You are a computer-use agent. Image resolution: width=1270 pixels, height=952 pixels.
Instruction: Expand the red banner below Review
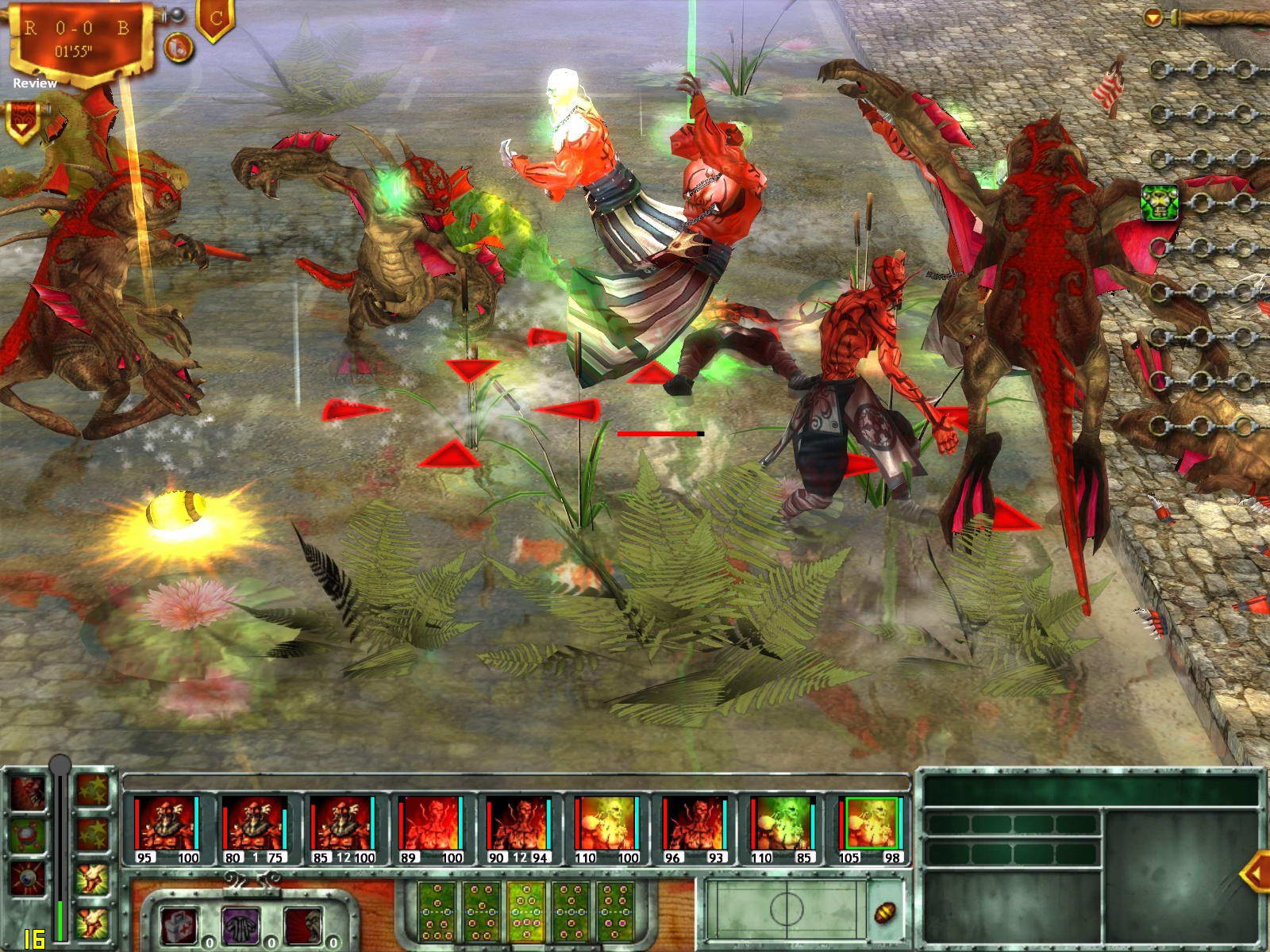20,119
